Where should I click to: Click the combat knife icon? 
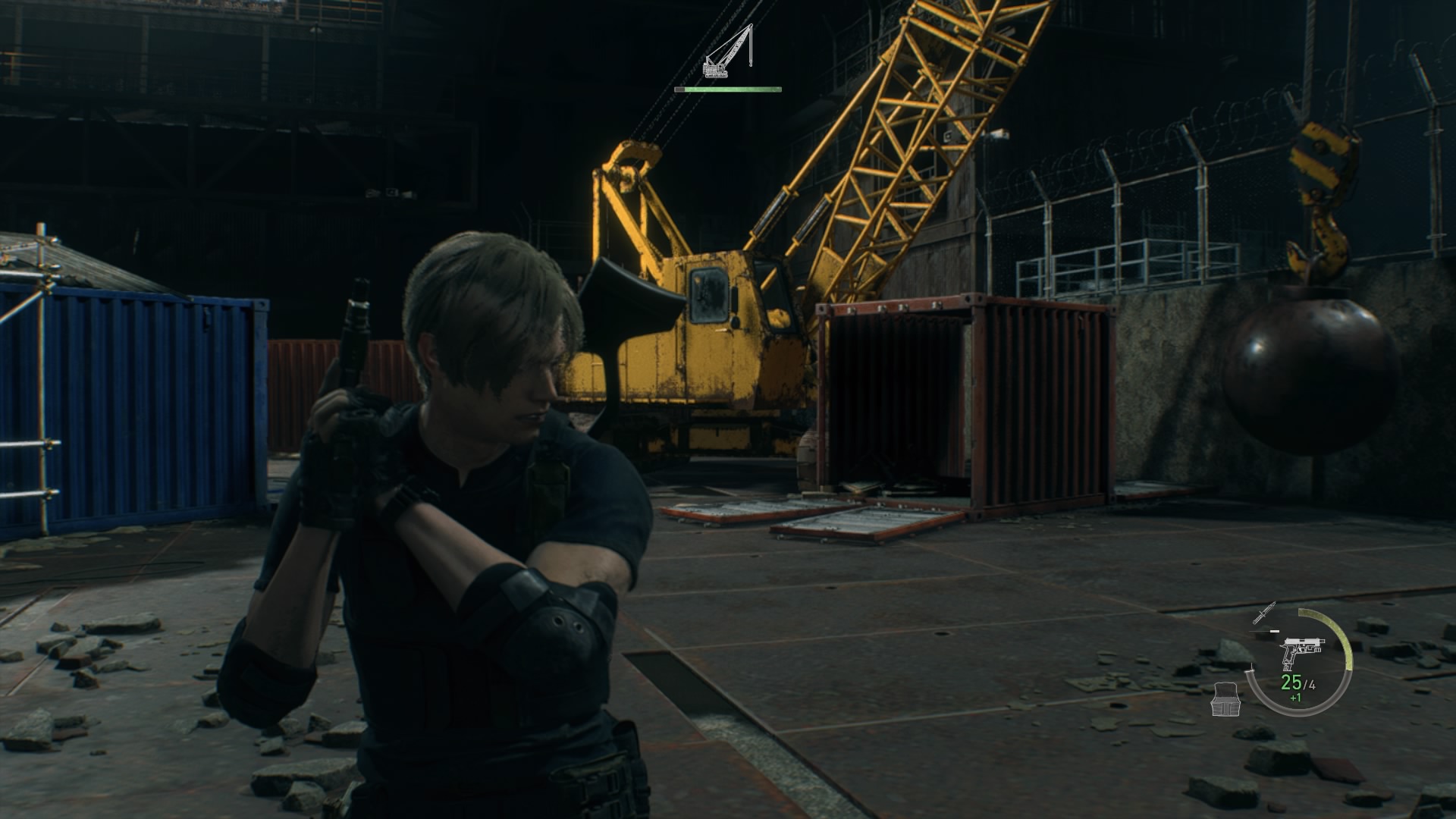tap(1264, 613)
